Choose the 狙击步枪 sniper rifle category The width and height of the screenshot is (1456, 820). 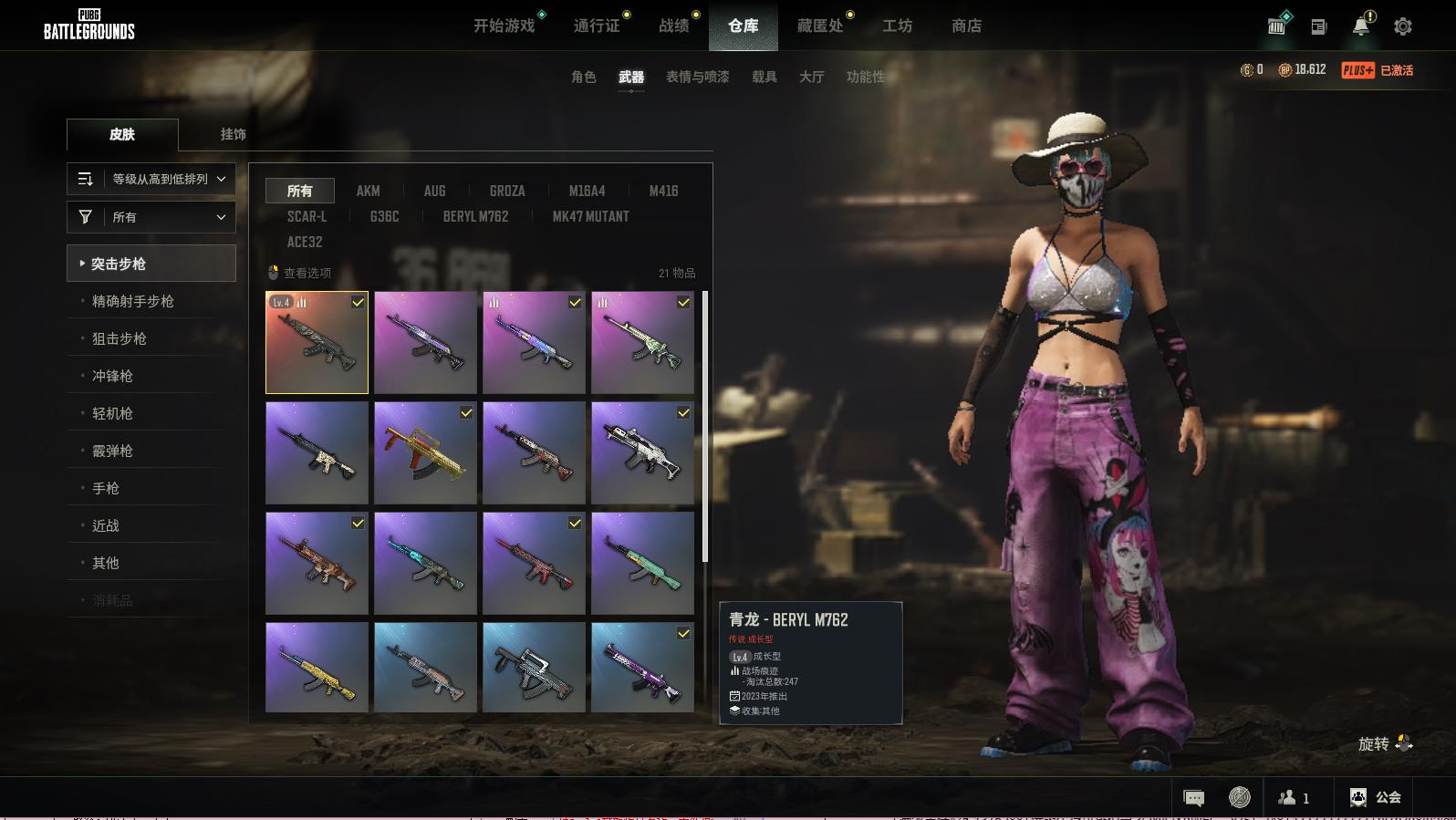click(120, 338)
